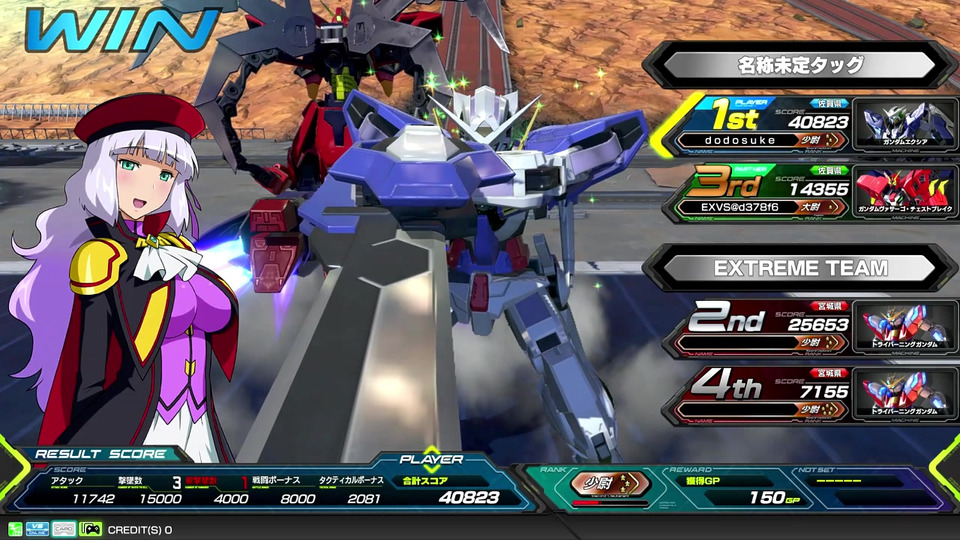Select the 3rd place EXVS@d37Bf6 row
This screenshot has width=960, height=540.
(760, 192)
